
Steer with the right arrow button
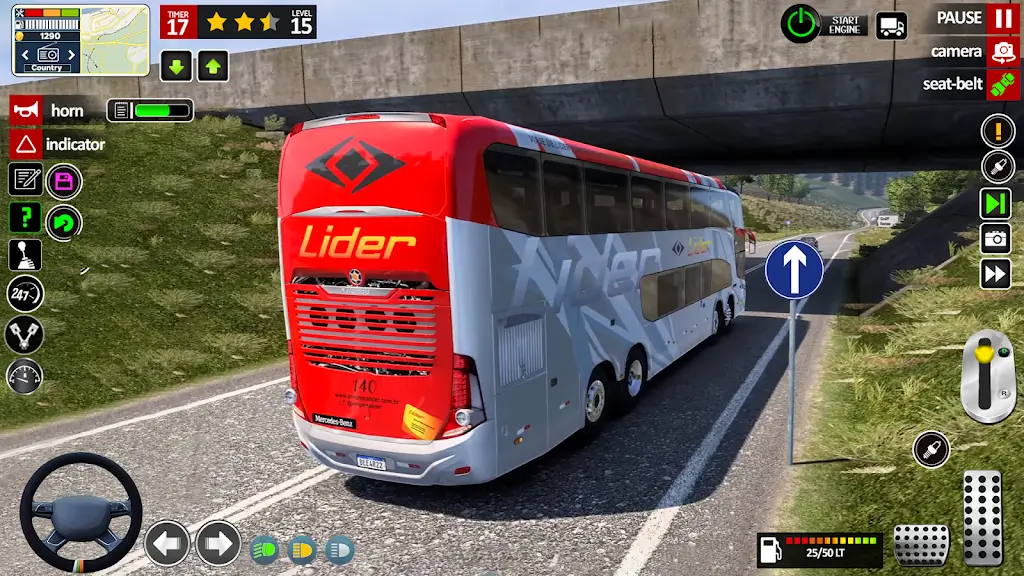point(218,543)
